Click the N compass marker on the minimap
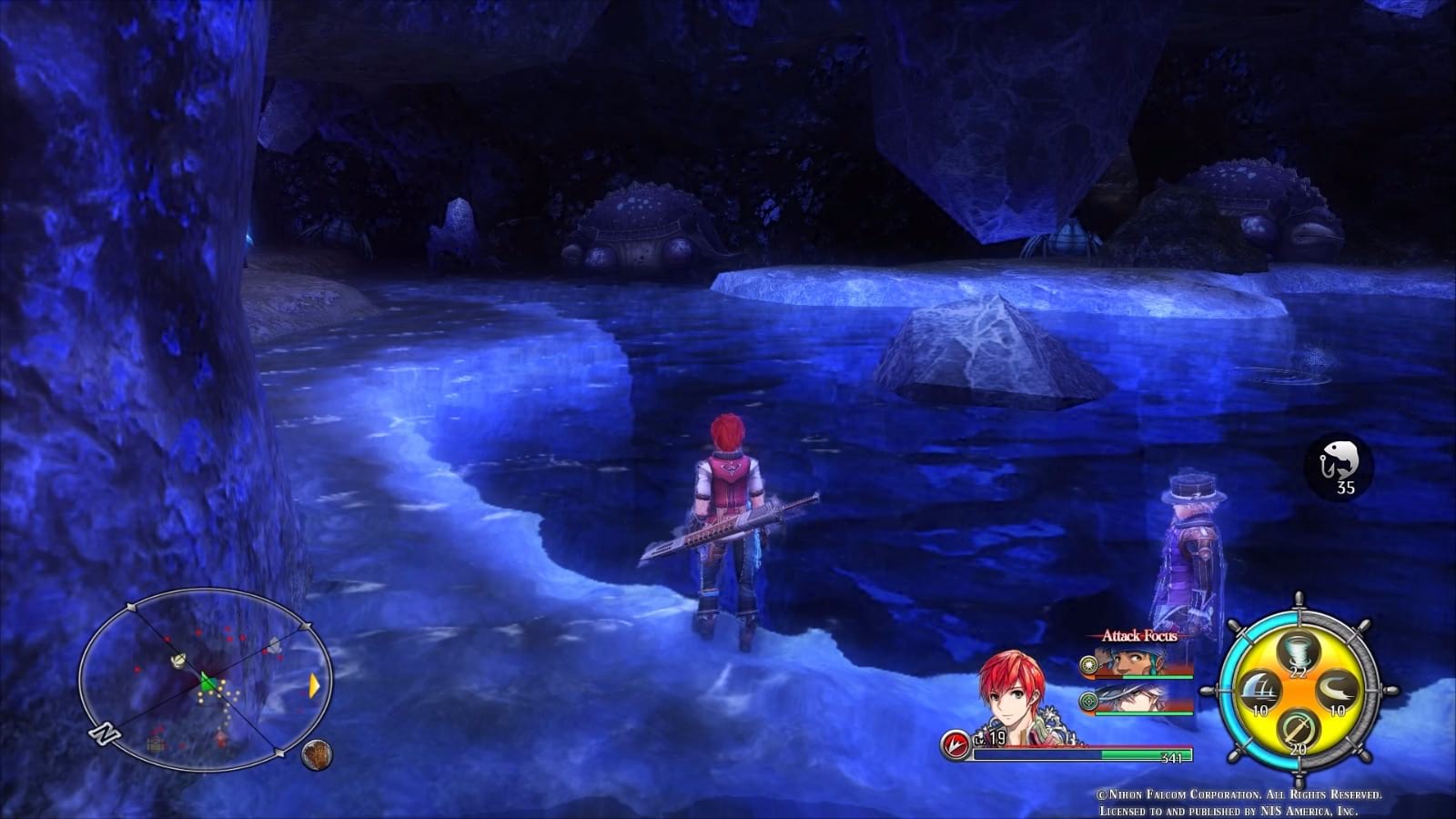Screen dimensions: 1456x819 point(103,733)
